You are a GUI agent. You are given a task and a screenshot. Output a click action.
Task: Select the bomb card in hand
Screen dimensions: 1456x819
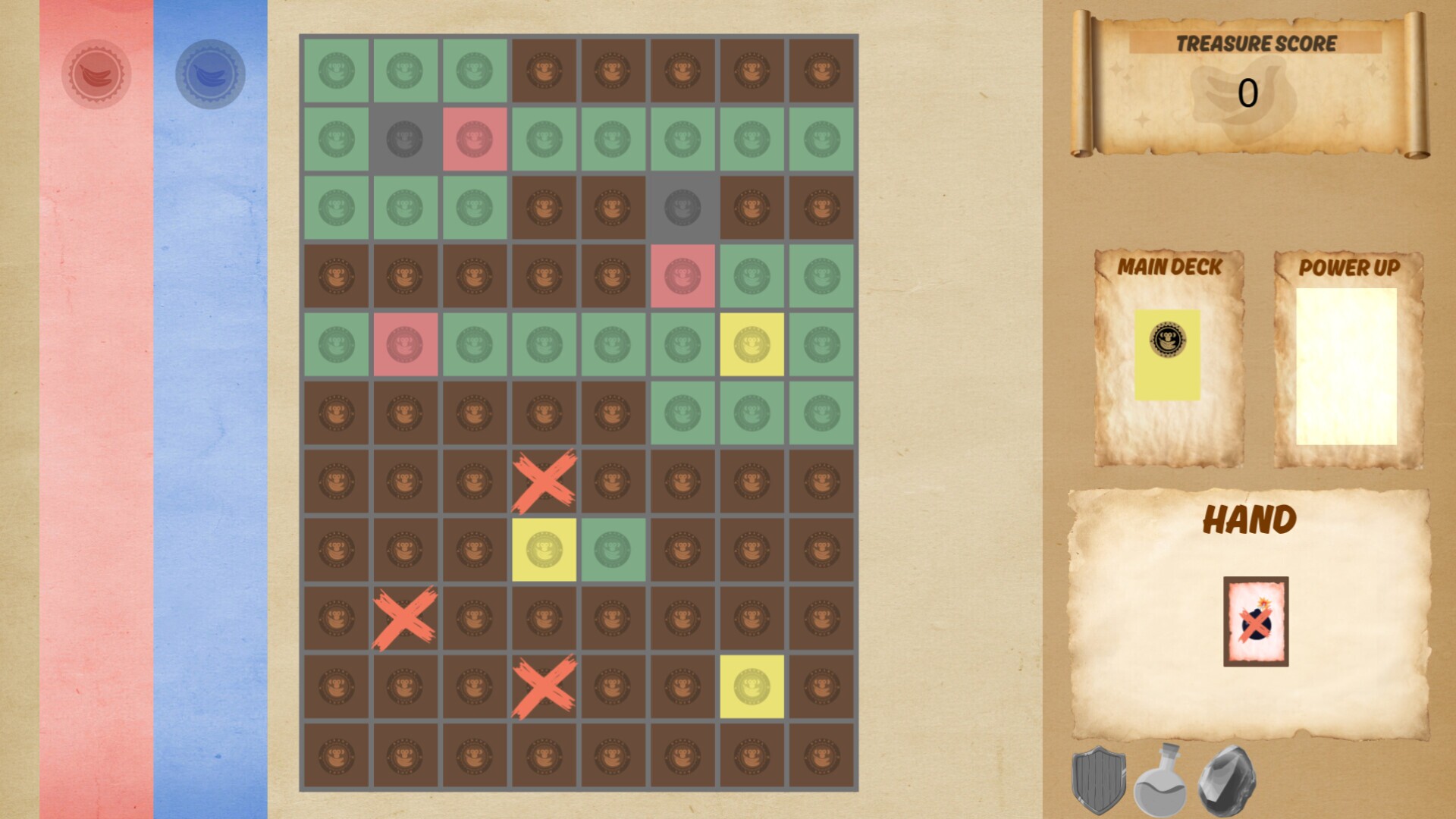click(x=1255, y=621)
